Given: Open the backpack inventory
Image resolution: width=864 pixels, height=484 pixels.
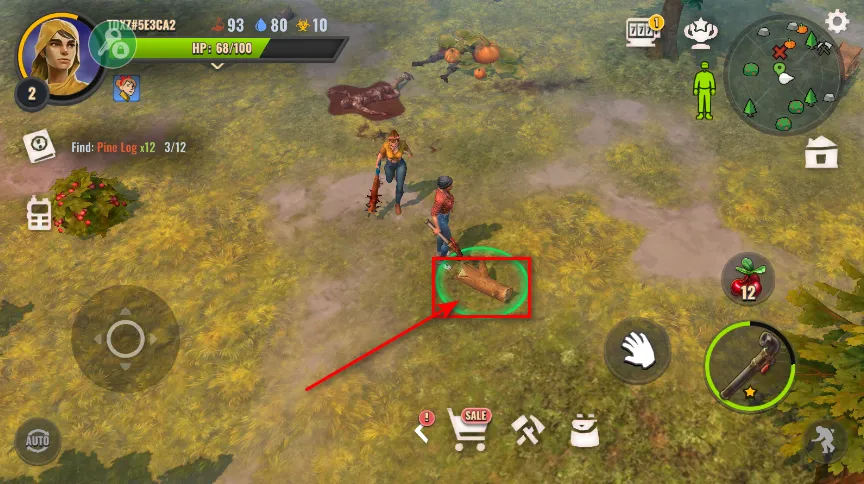Looking at the screenshot, I should tap(584, 430).
